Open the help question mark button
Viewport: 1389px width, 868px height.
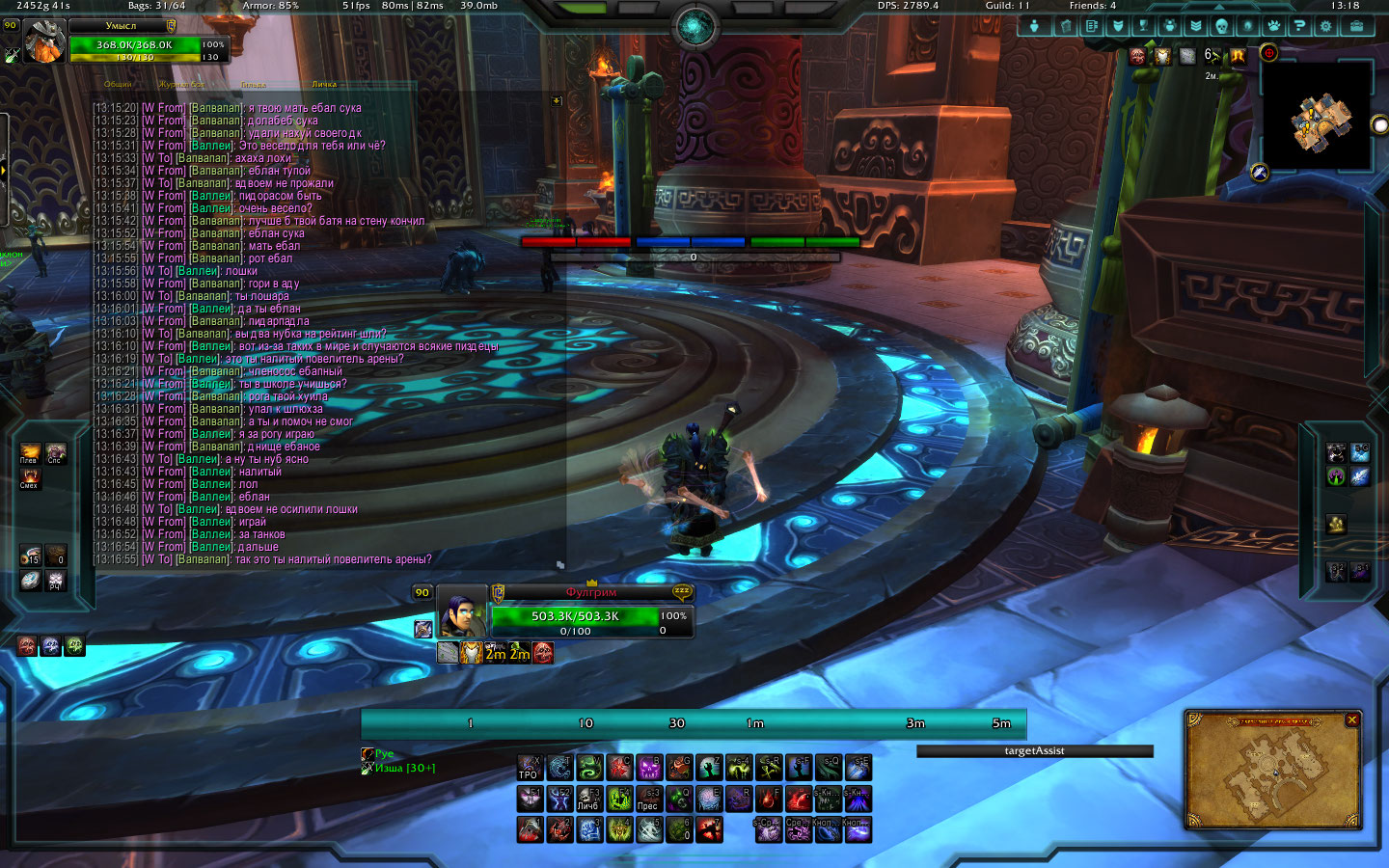1299,26
